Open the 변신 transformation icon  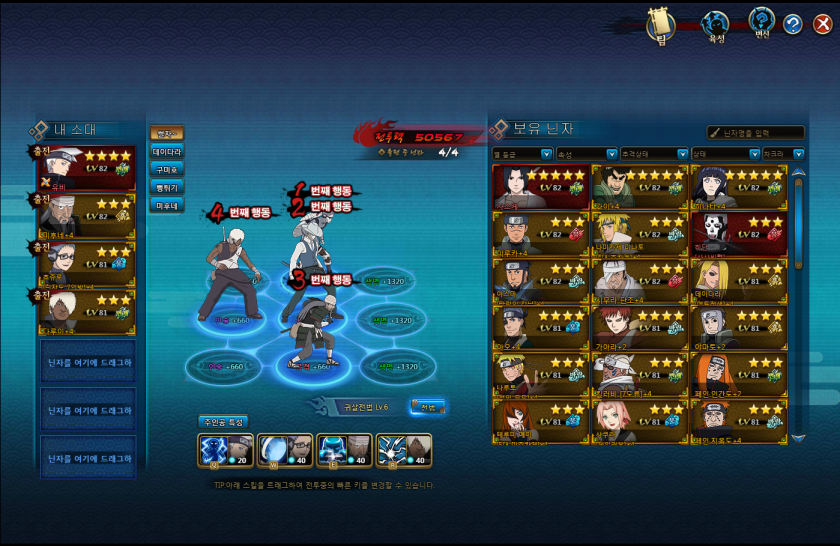click(762, 24)
